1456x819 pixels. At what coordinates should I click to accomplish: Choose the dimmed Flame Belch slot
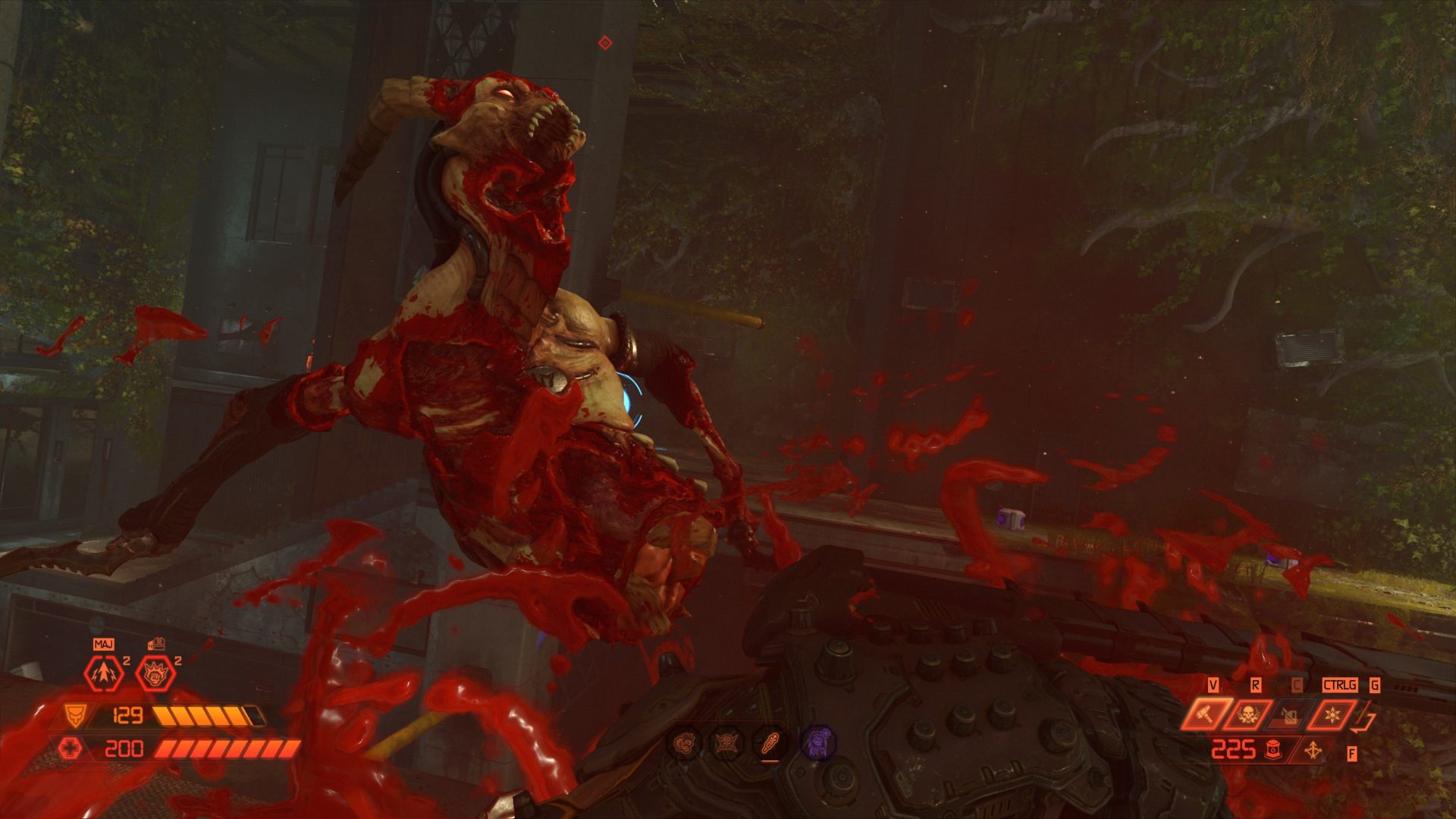[1288, 715]
